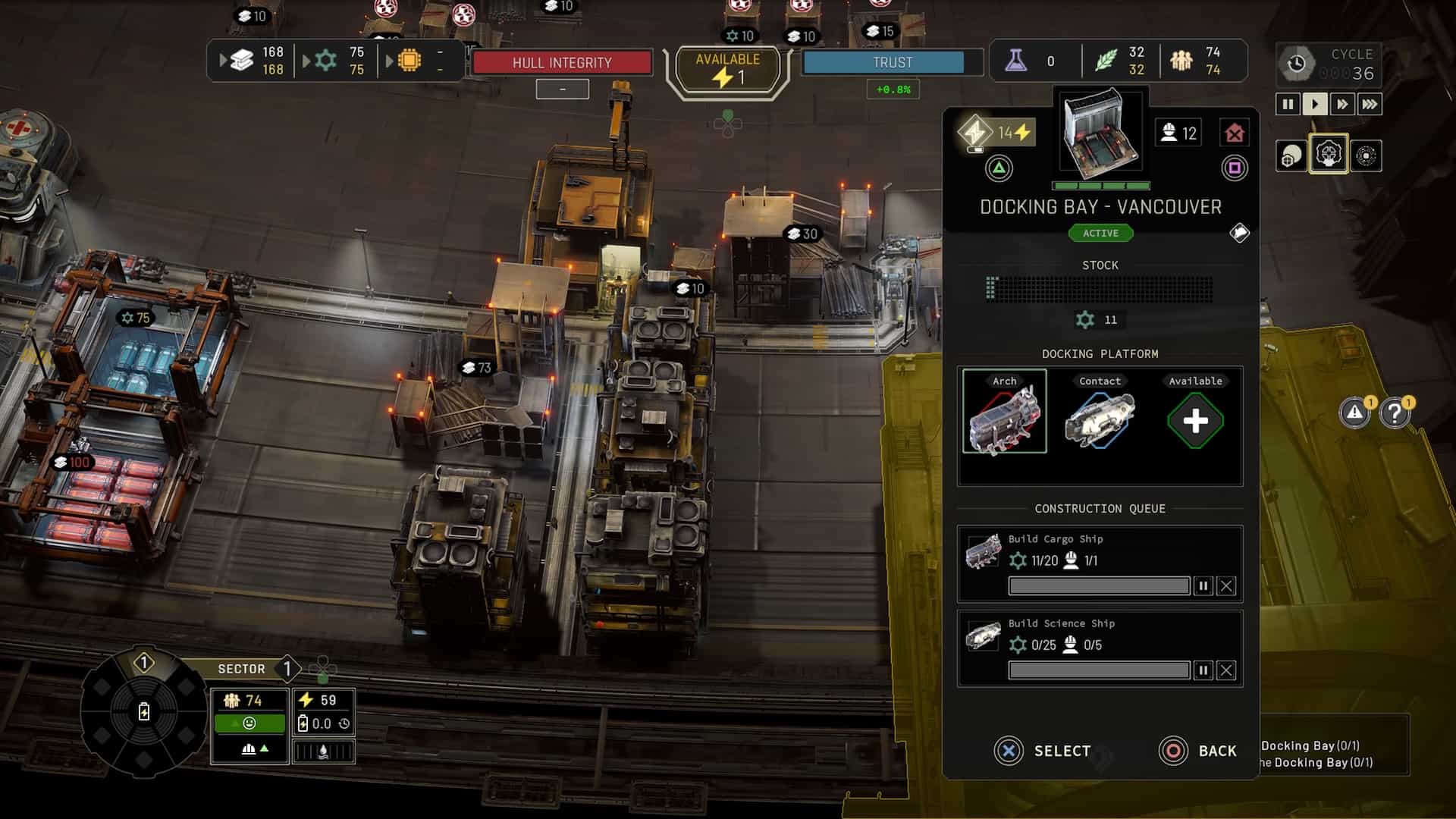Add a ship to the Available platform
The image size is (1456, 819).
click(1195, 421)
